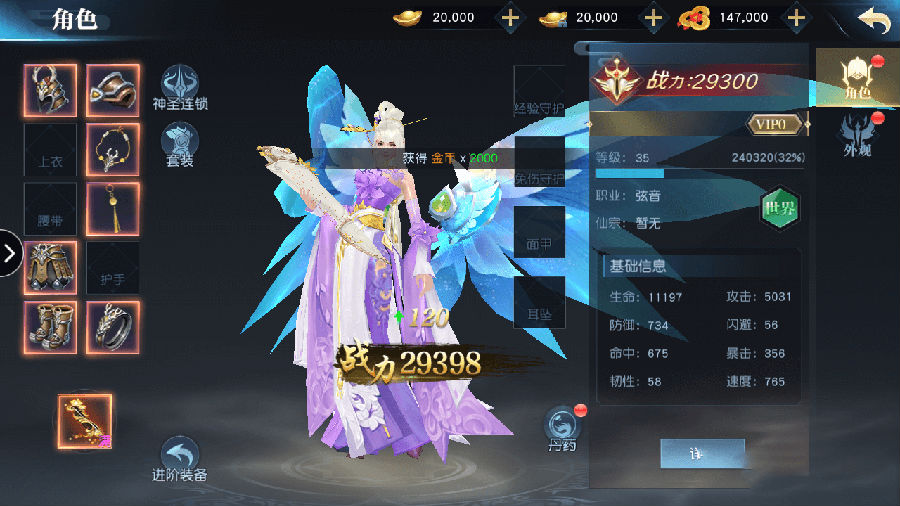Add more gold ingots with plus button

[x=510, y=18]
